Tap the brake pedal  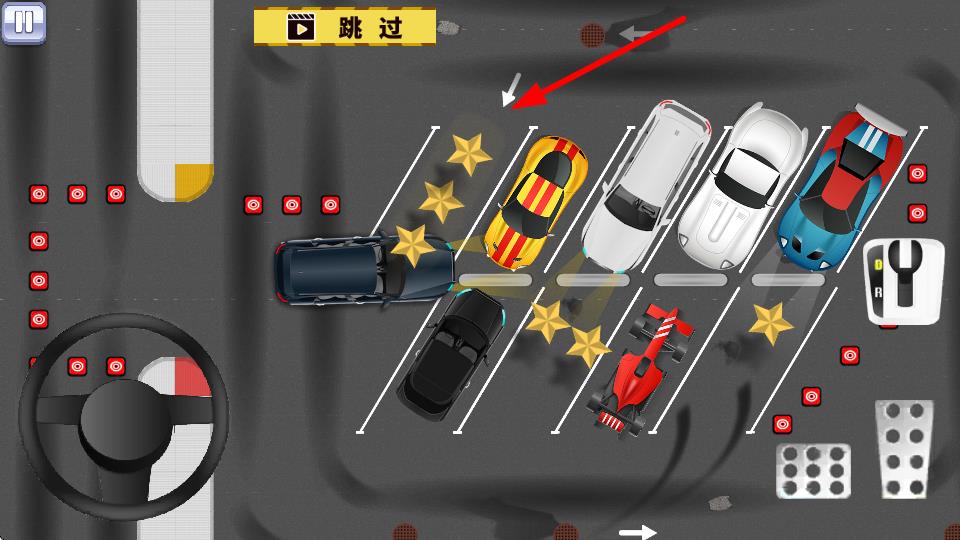tap(814, 471)
